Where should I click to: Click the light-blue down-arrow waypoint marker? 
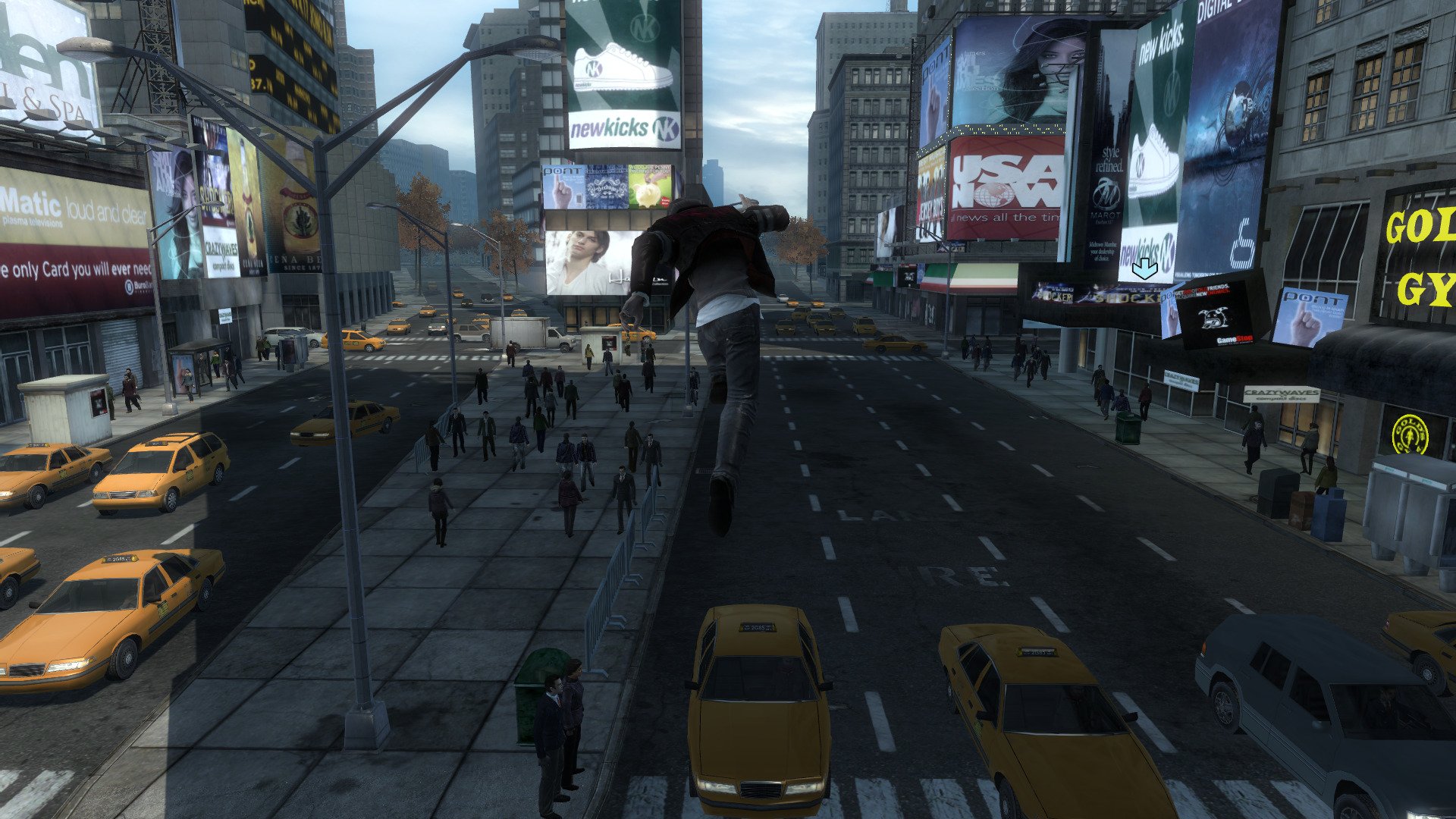pyautogui.click(x=1144, y=268)
